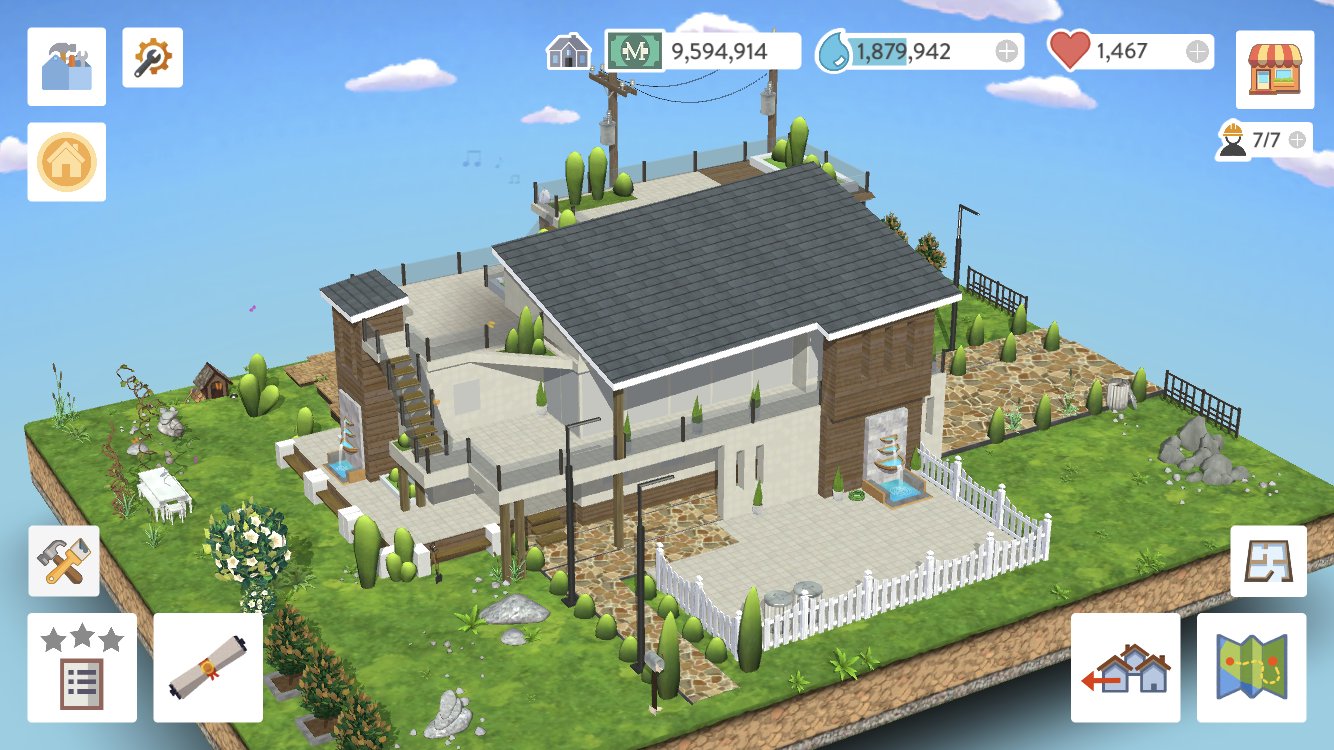Hire additional workers with the 7/7 plus button
The height and width of the screenshot is (750, 1334).
coord(1297,137)
